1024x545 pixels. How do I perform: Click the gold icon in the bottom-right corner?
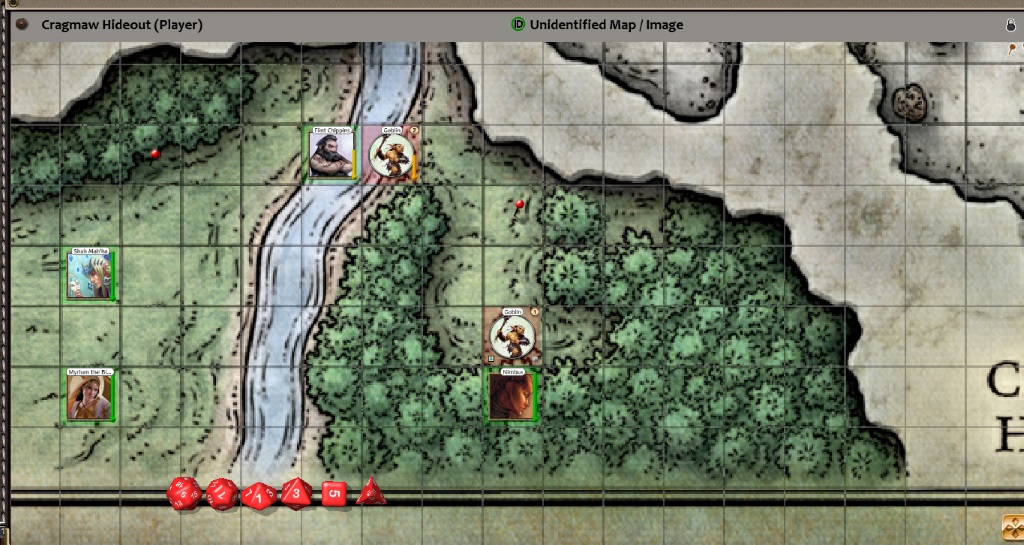1011,526
